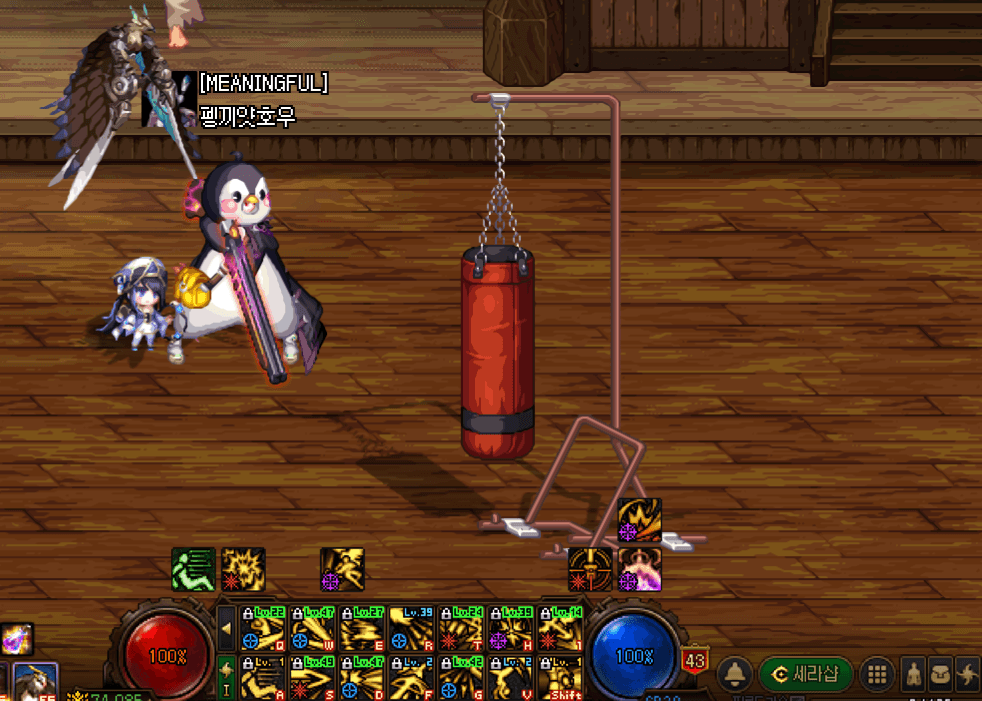Click the green running figure buff icon
The height and width of the screenshot is (701, 982).
(192, 569)
